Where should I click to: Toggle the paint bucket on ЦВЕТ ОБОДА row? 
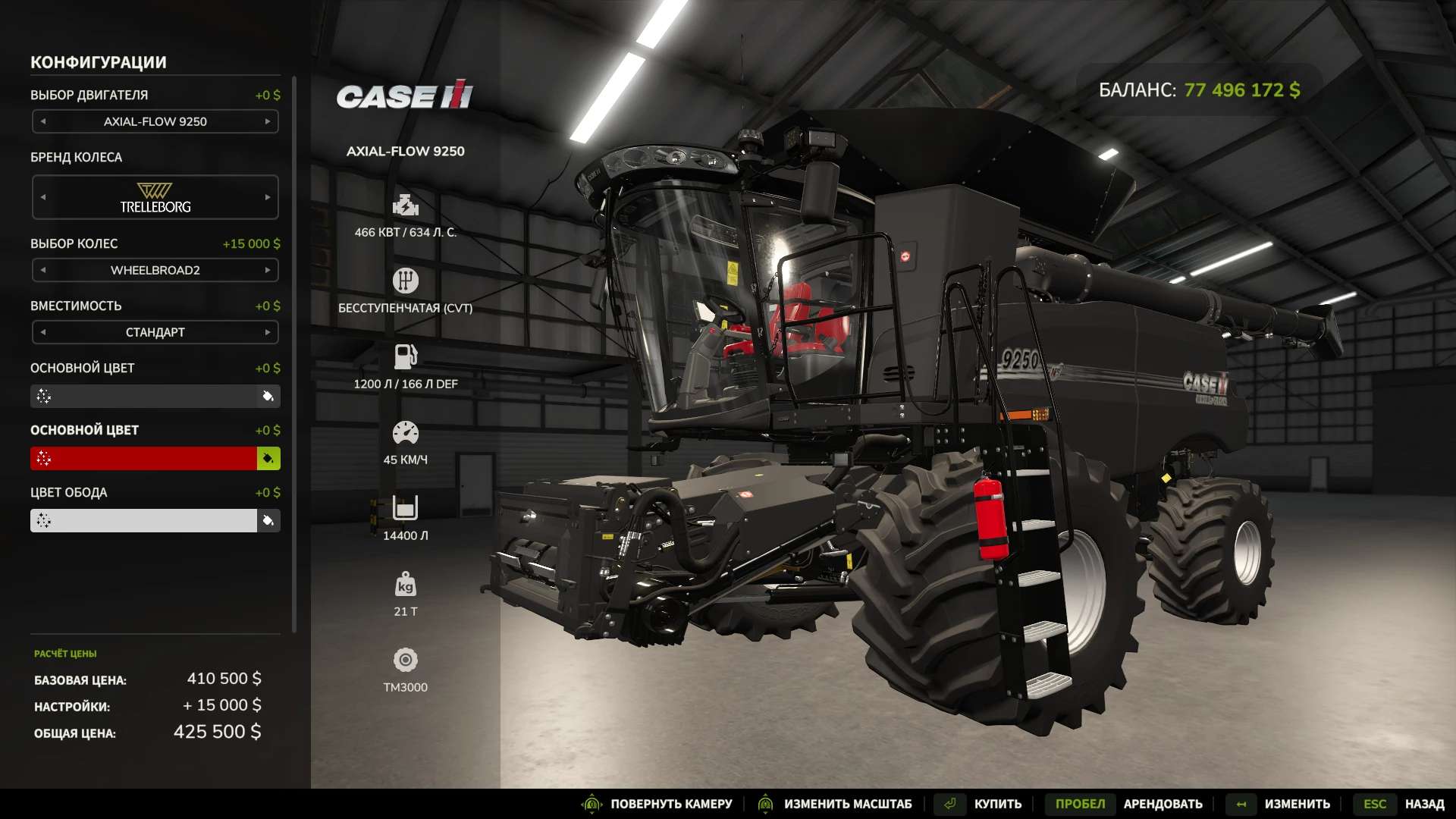270,520
